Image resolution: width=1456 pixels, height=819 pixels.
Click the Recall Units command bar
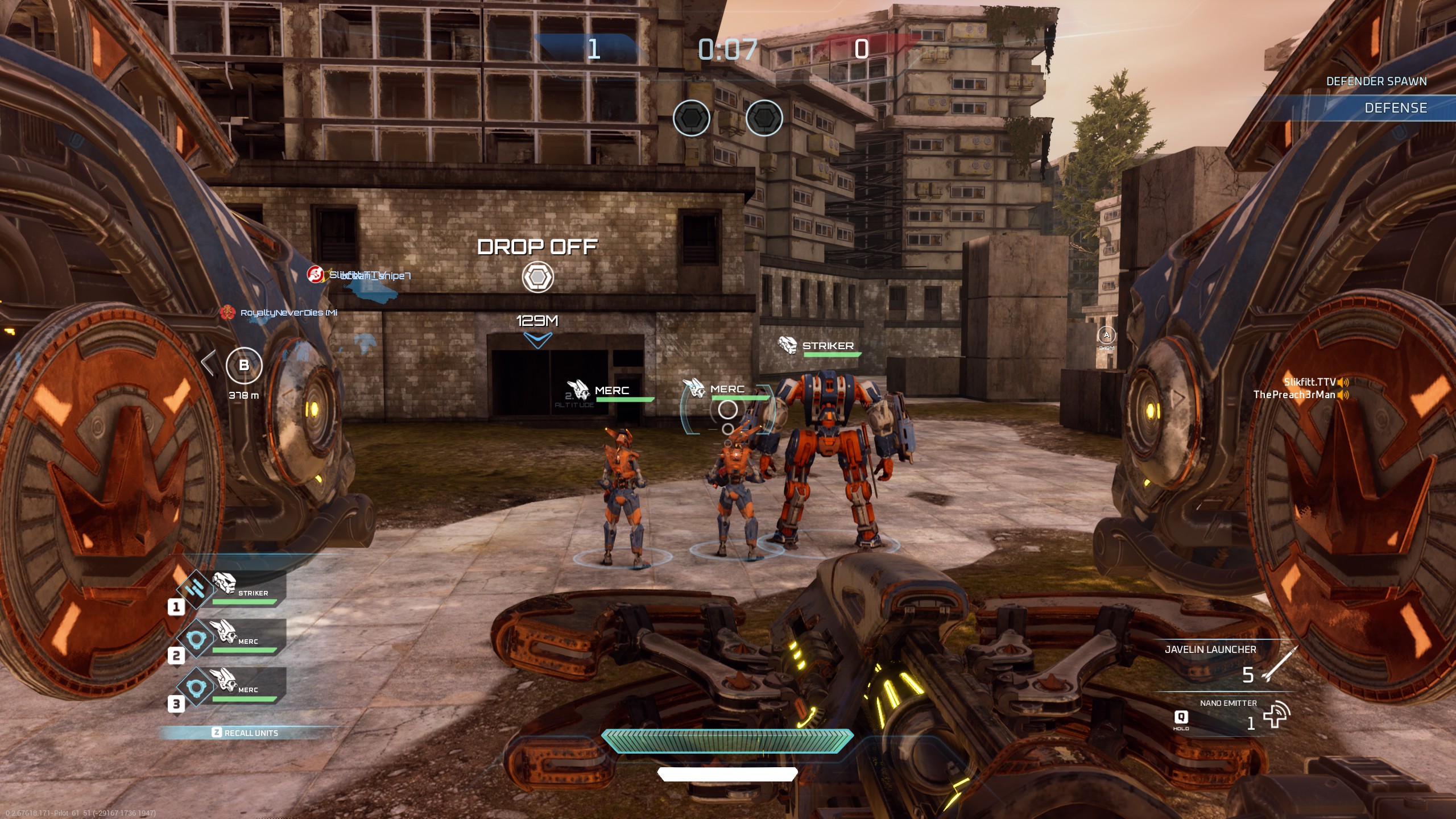click(x=246, y=733)
